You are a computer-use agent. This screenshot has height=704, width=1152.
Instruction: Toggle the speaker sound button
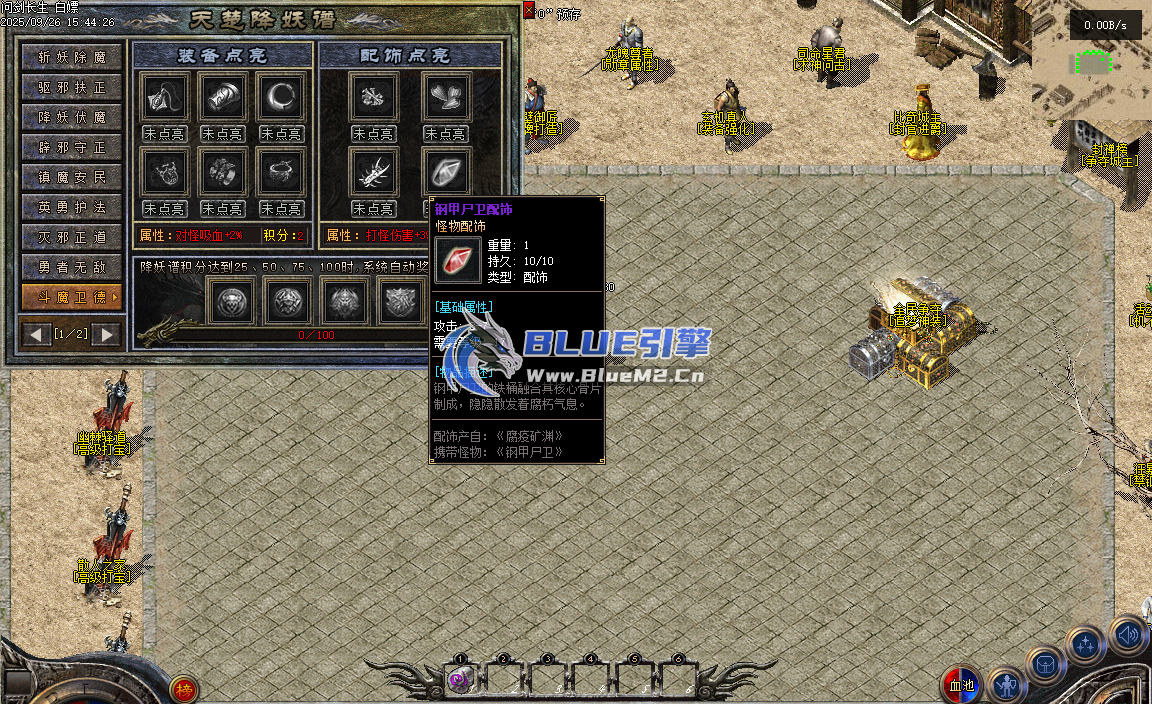coord(1129,635)
